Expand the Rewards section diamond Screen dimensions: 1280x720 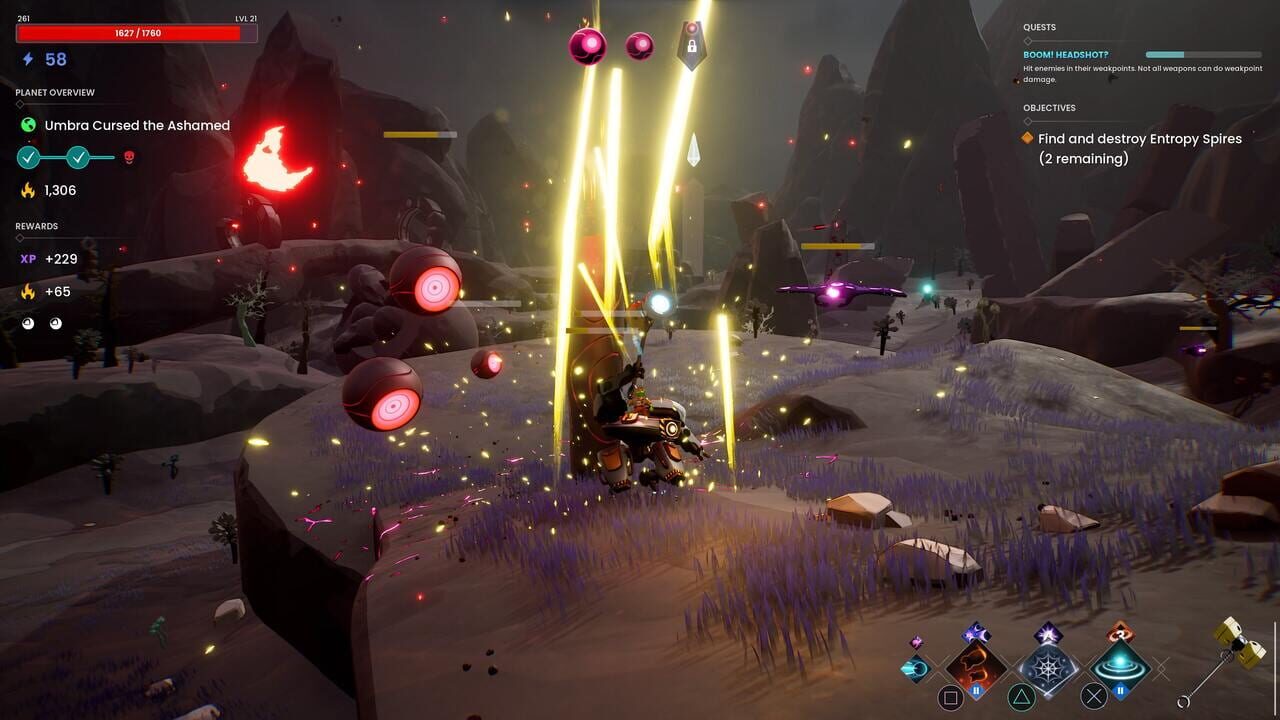click(x=18, y=237)
